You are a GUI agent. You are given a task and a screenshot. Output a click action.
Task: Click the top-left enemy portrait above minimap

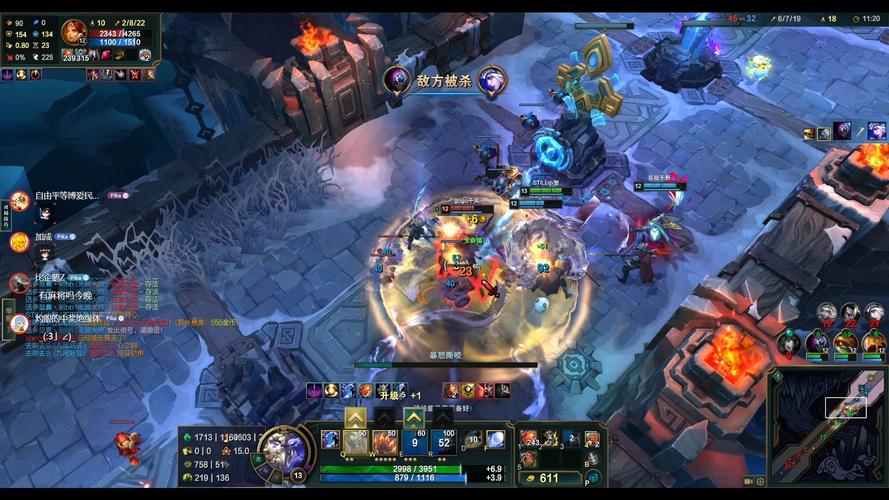pyautogui.click(x=827, y=314)
